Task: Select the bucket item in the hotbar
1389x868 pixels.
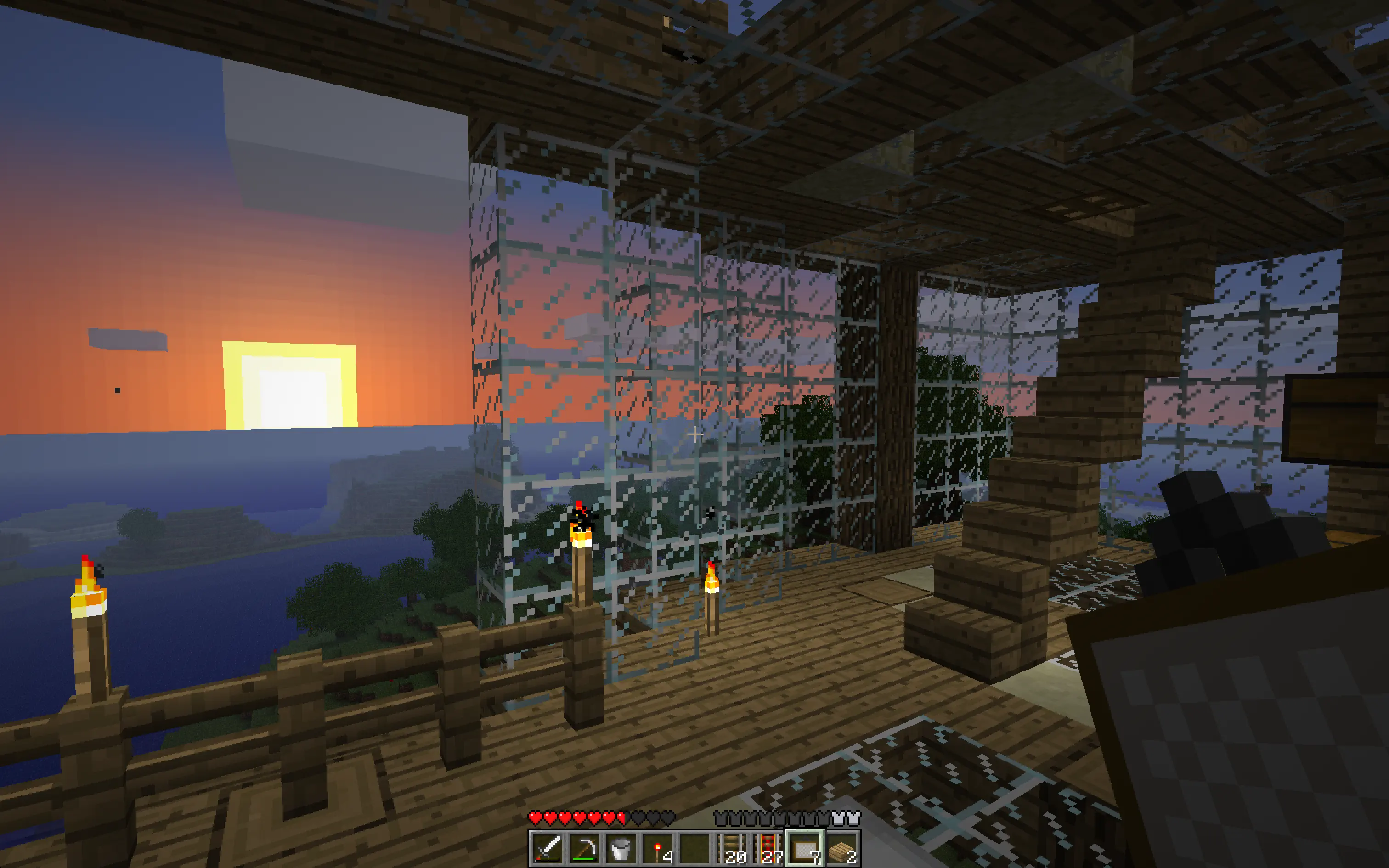Action: click(x=621, y=849)
